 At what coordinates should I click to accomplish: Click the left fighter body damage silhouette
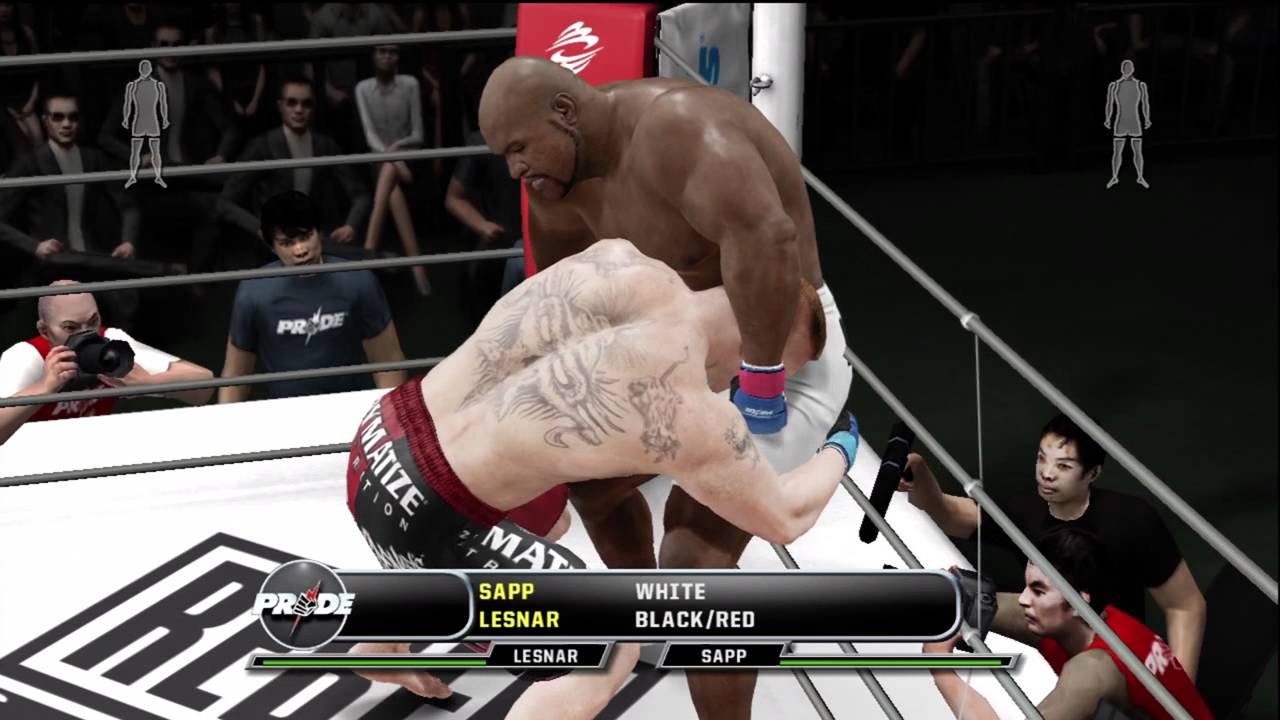tap(146, 123)
